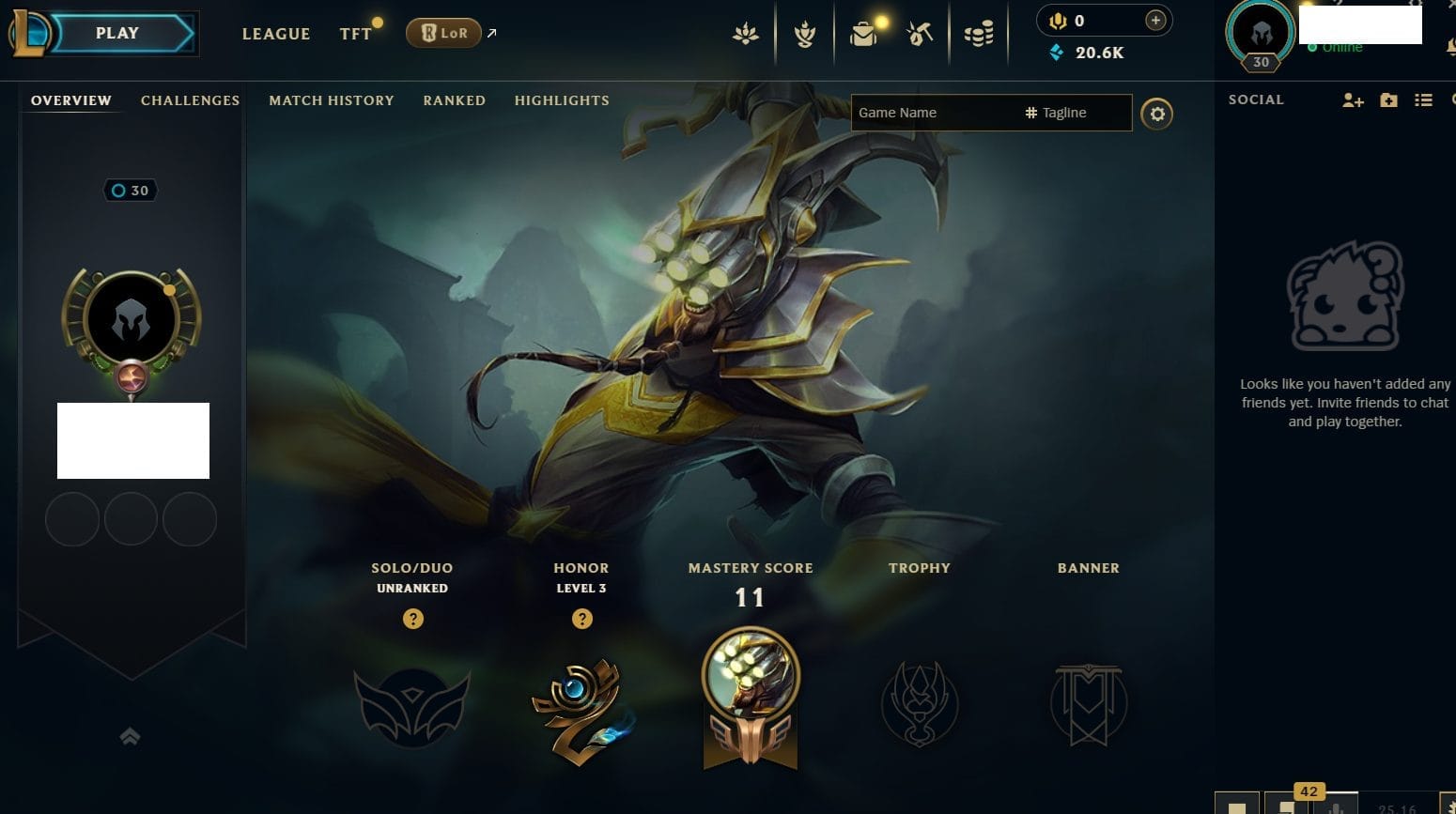
Task: Open the Mastery Score champion emblem
Action: point(750,697)
